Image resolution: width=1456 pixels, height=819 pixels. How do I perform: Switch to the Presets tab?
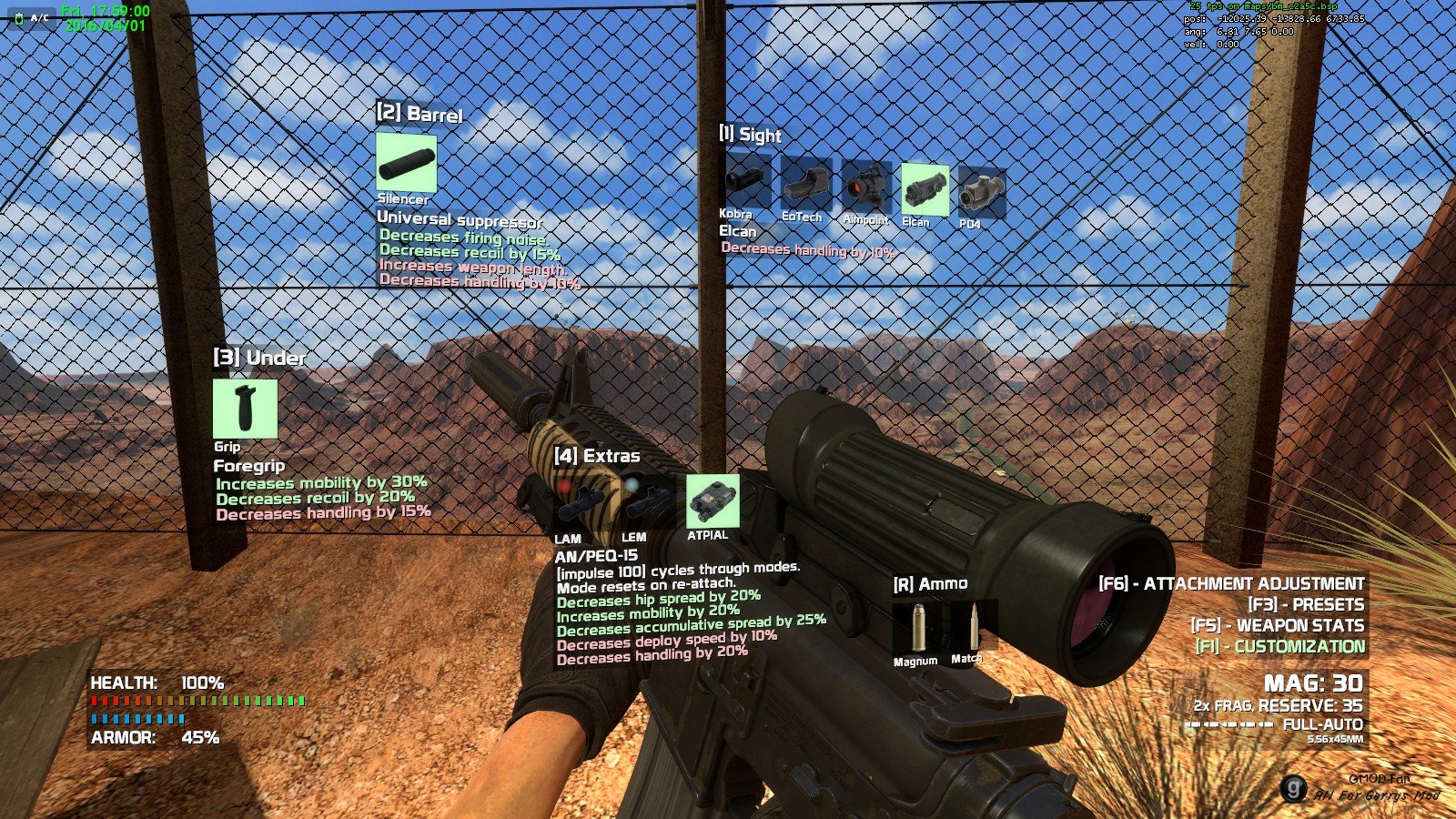1306,605
